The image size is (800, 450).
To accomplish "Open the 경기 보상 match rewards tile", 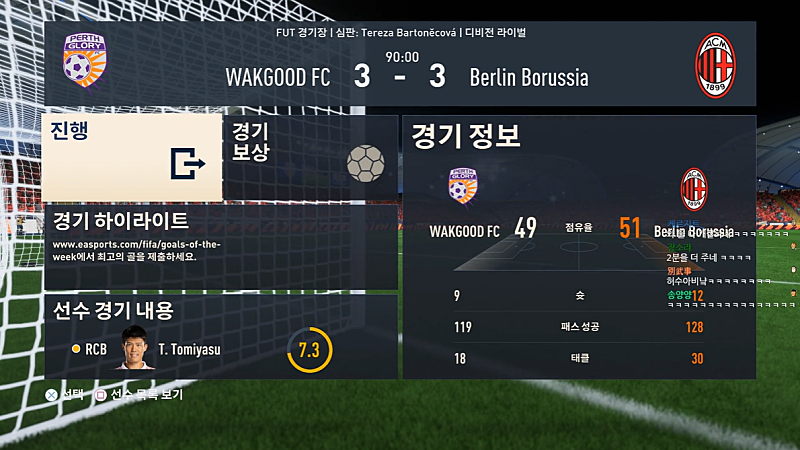I will [x=309, y=157].
